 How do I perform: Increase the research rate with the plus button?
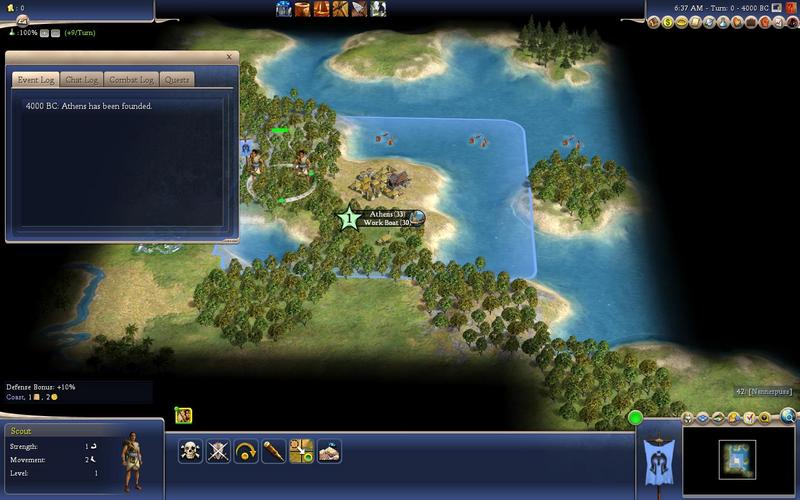pyautogui.click(x=43, y=33)
